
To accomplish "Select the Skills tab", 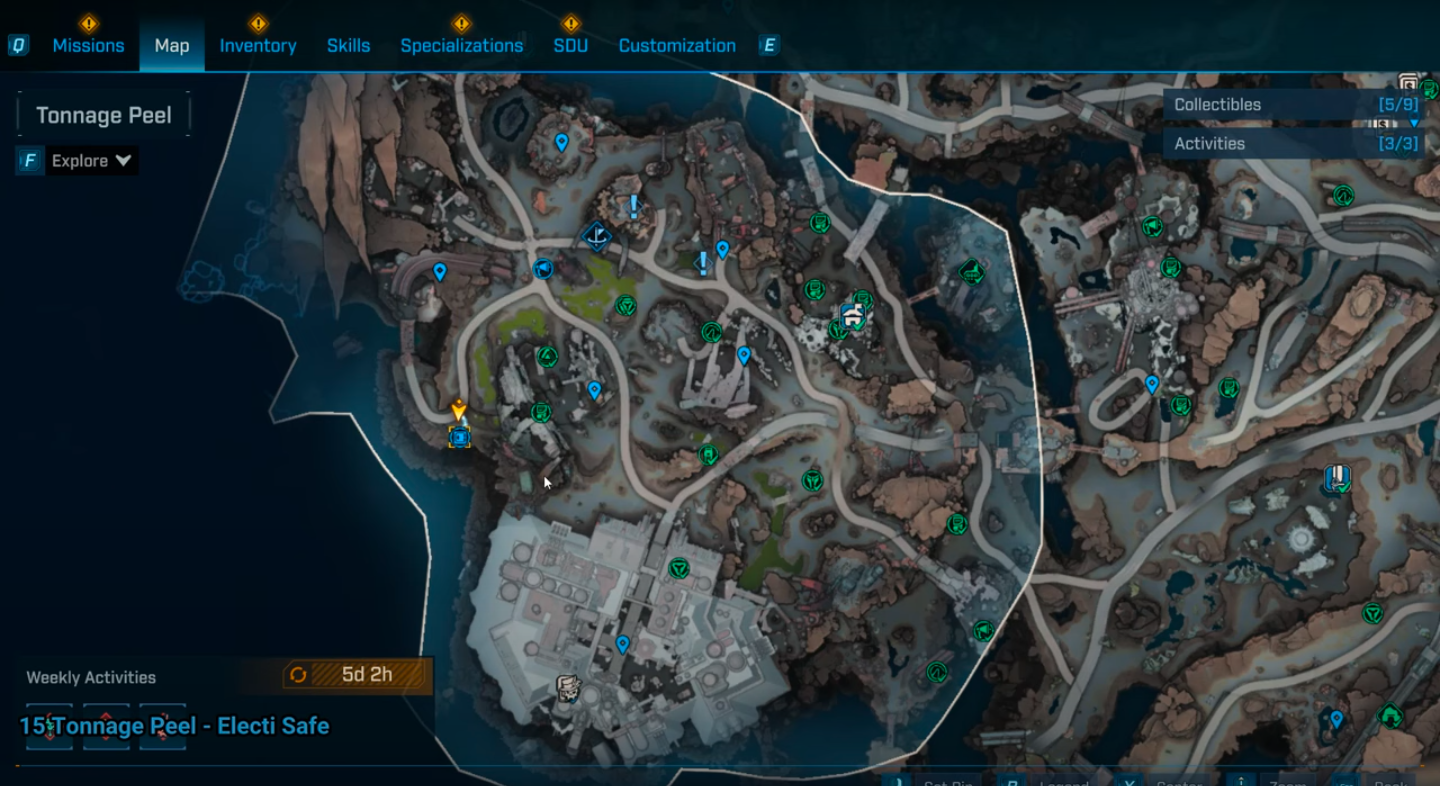I will (348, 46).
